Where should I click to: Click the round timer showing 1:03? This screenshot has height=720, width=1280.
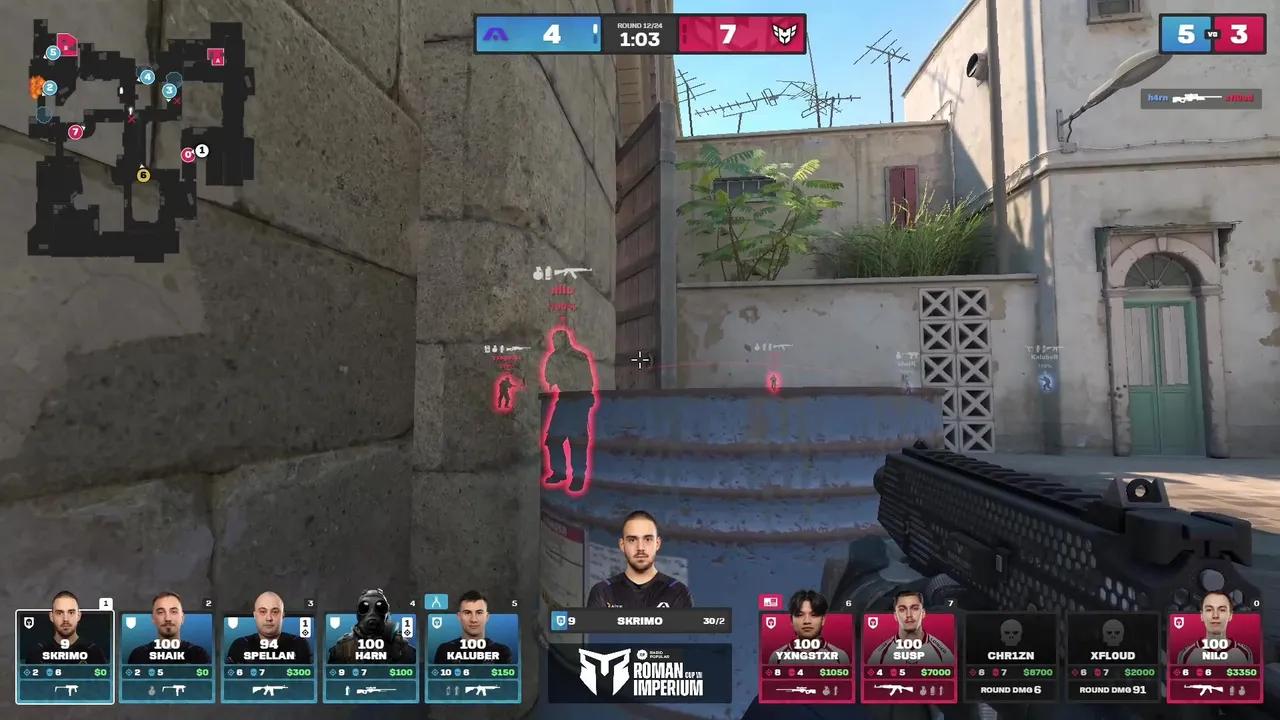[x=640, y=42]
